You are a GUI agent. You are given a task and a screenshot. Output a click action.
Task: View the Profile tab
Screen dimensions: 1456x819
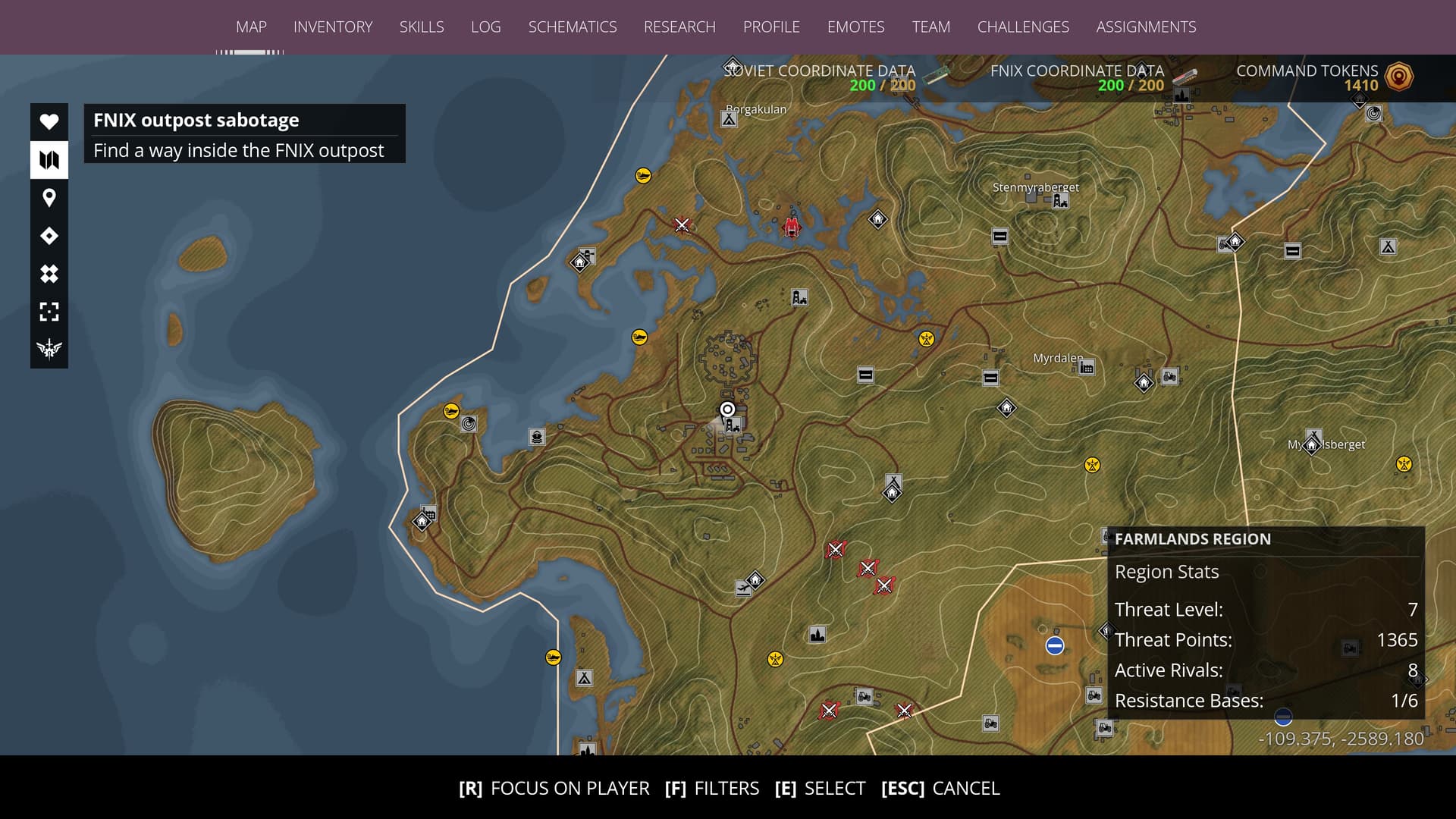(x=771, y=27)
